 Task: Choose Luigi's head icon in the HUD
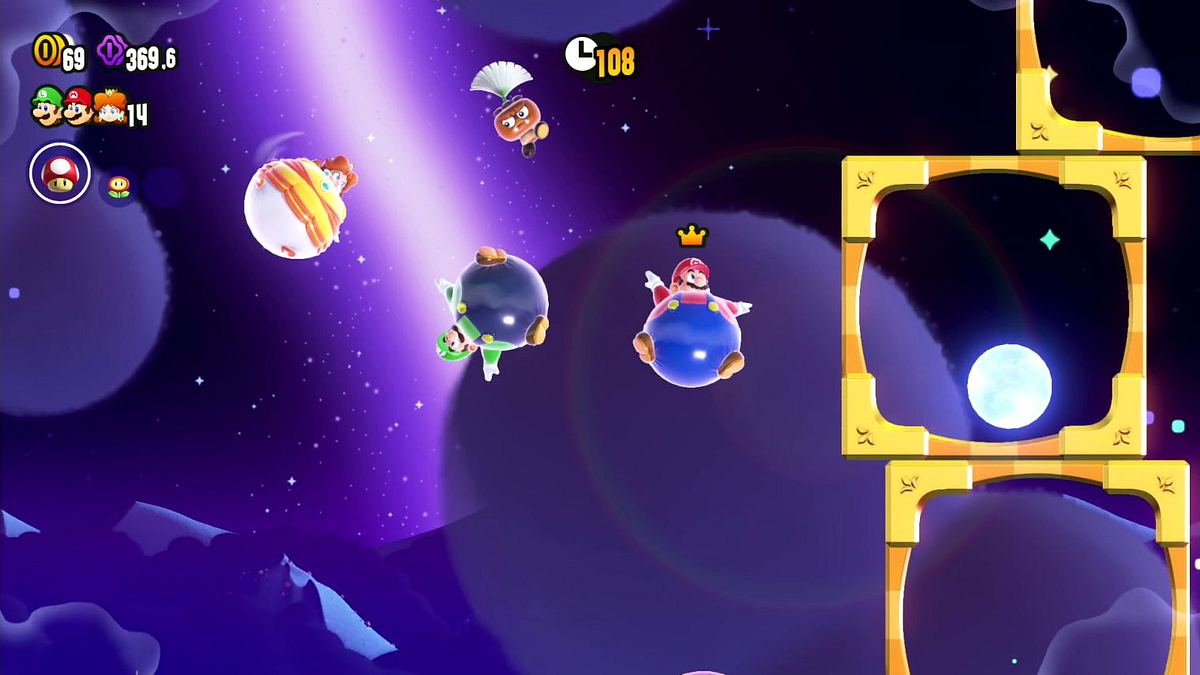pos(46,105)
